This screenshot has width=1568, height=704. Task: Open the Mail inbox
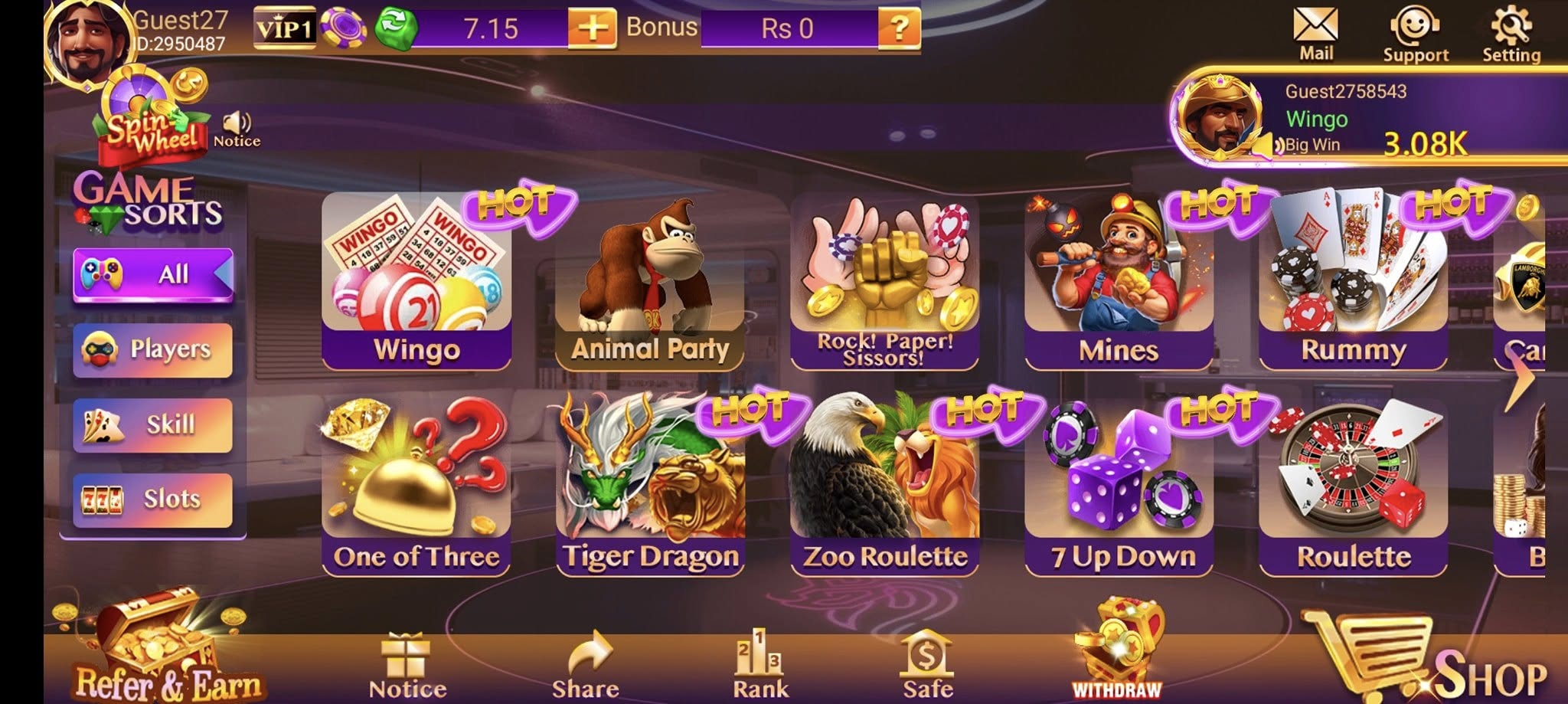pyautogui.click(x=1316, y=31)
